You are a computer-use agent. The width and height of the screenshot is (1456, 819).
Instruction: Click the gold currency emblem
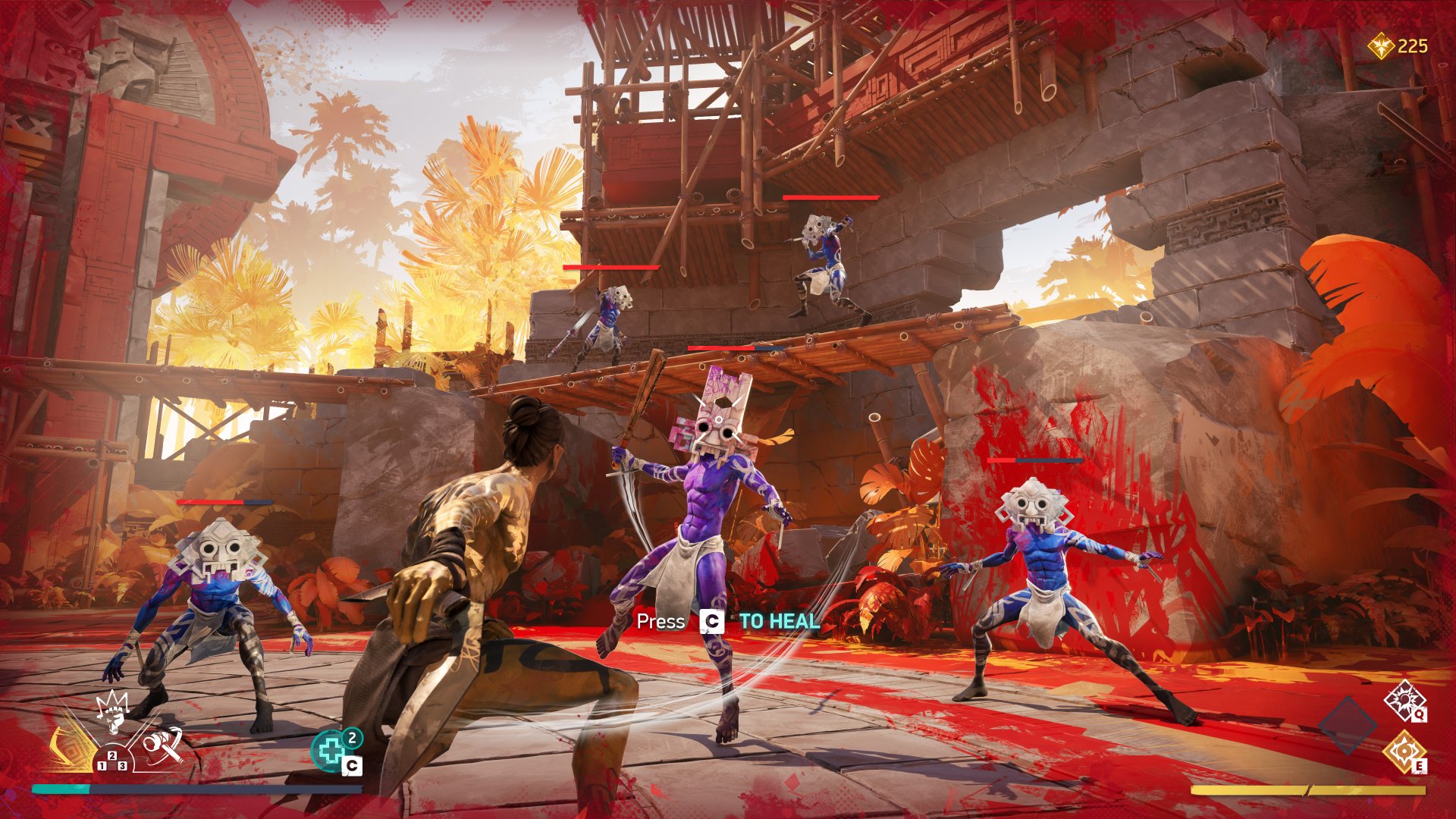pyautogui.click(x=1382, y=47)
